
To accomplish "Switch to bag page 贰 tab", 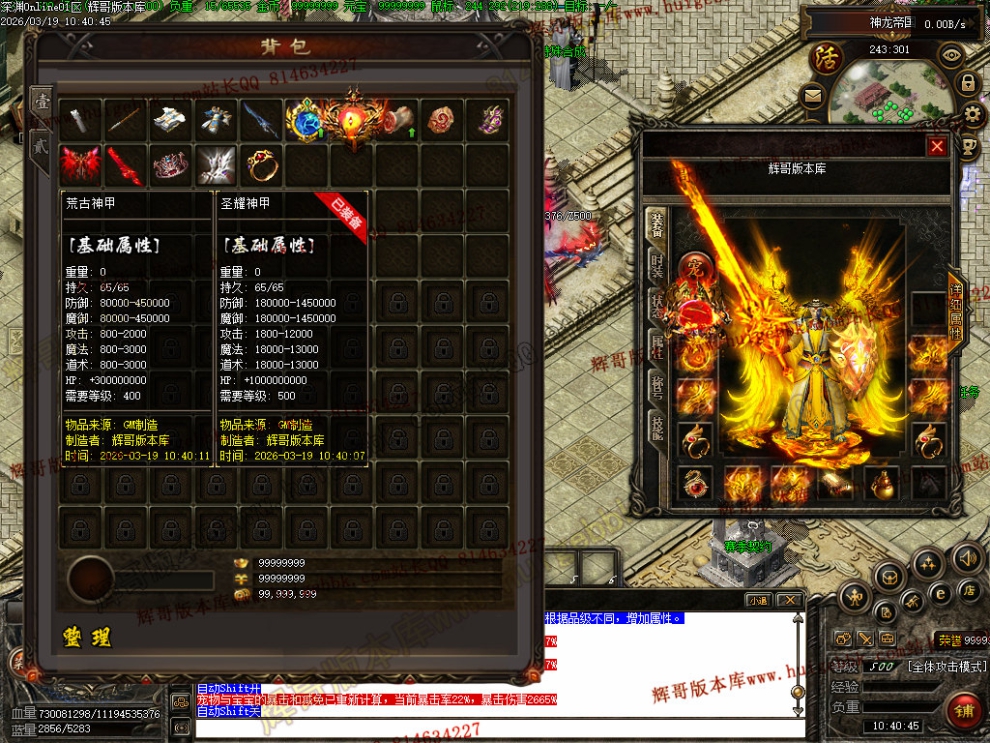I will pos(41,143).
